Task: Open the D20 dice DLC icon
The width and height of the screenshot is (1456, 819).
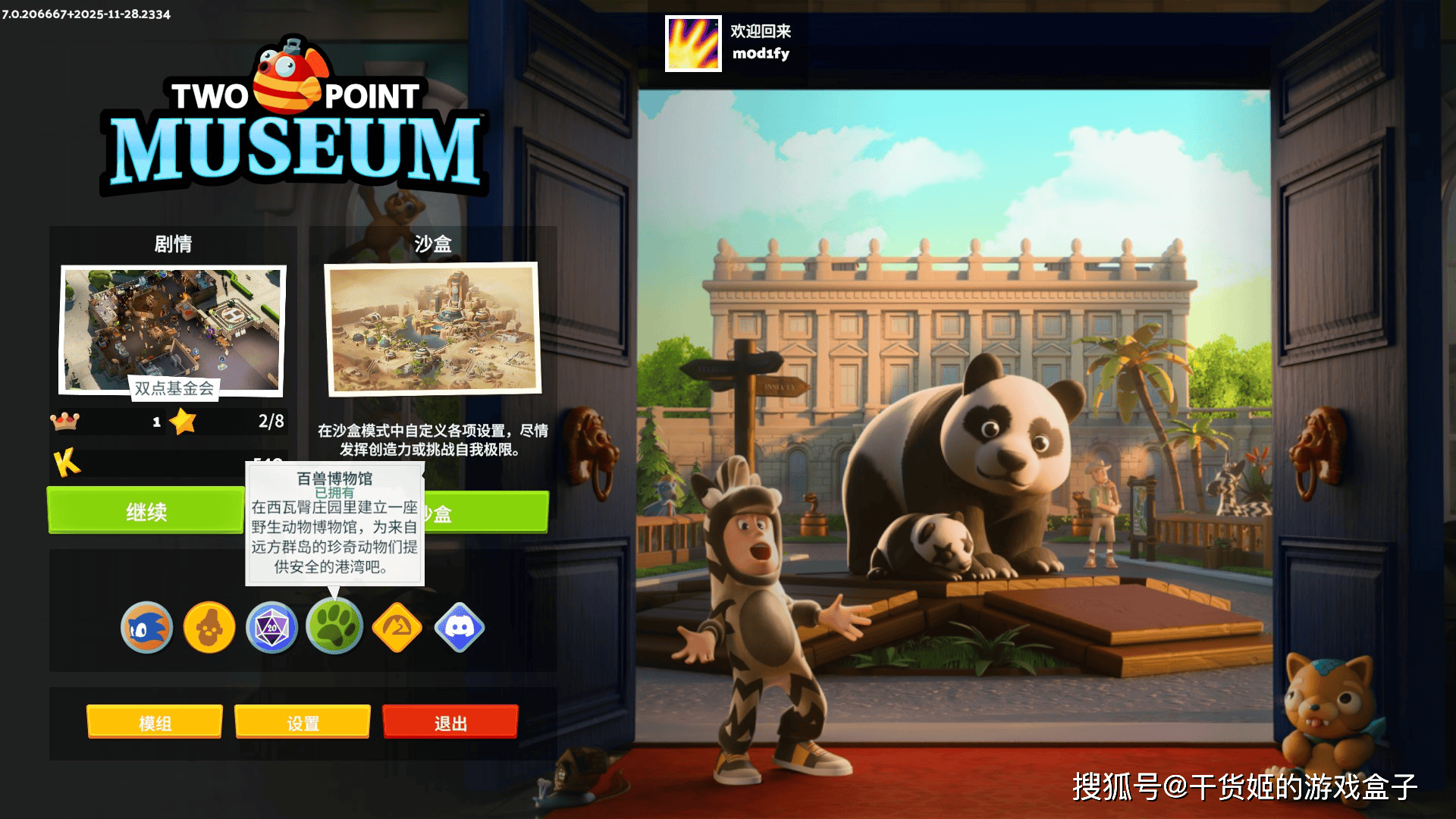Action: click(x=272, y=627)
